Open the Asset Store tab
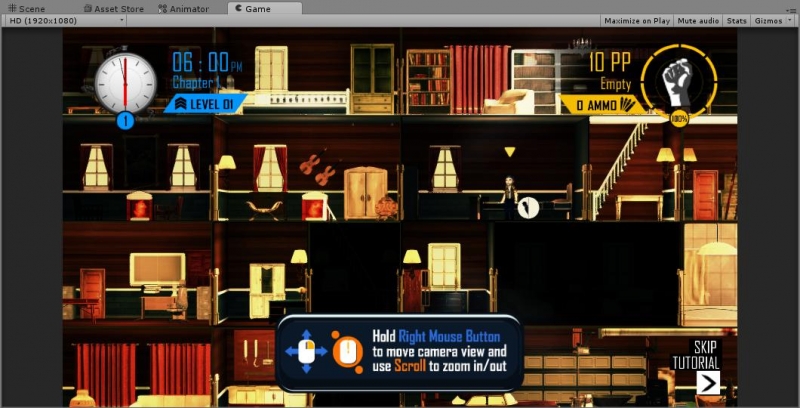This screenshot has height=408, width=800. (x=114, y=9)
